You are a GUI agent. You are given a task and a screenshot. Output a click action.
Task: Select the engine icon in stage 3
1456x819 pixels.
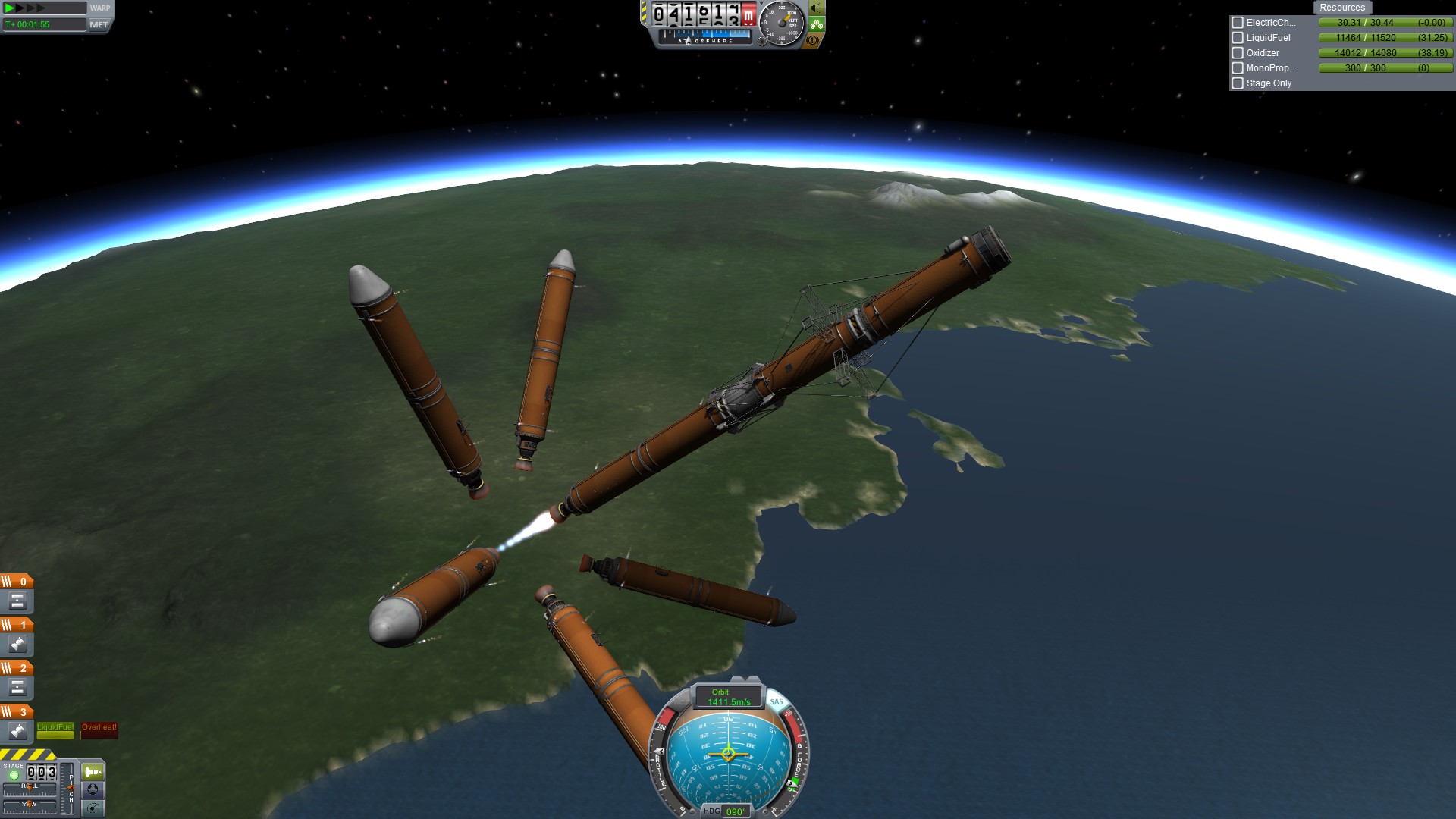click(x=17, y=731)
